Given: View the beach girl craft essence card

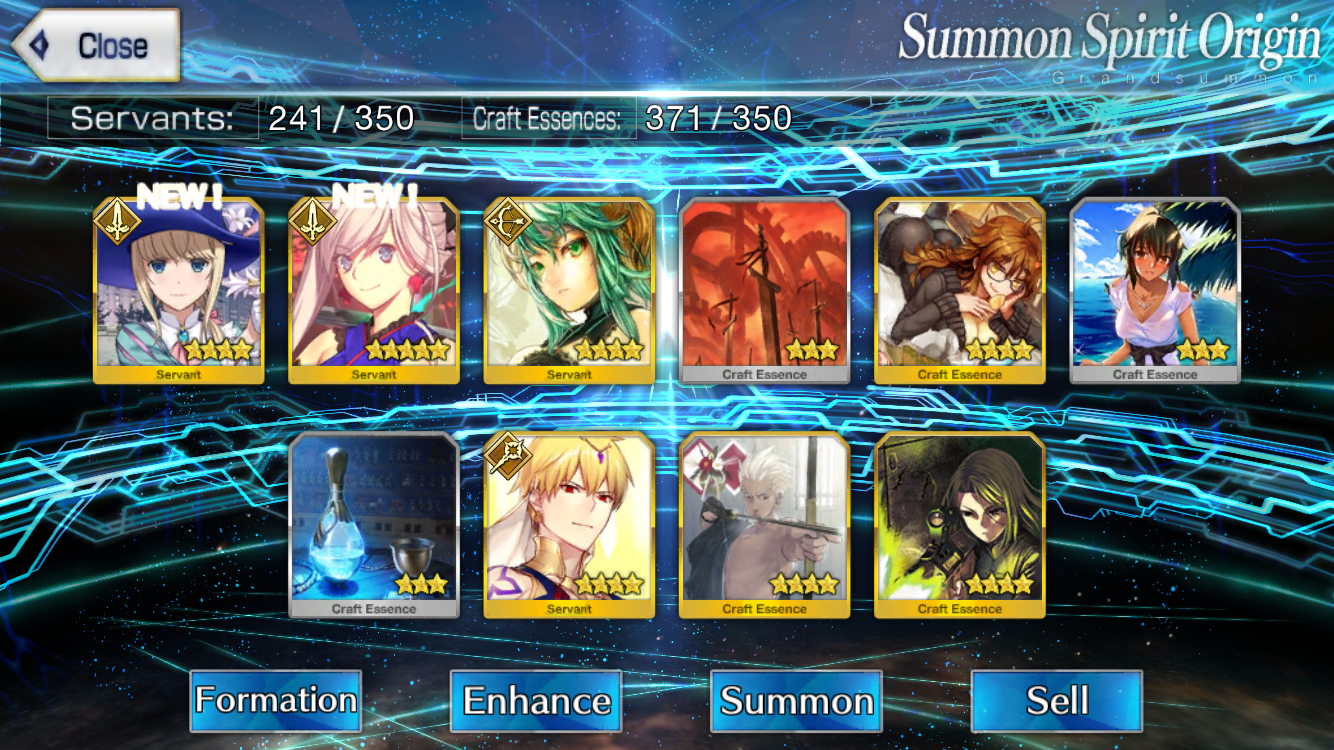Looking at the screenshot, I should [x=1155, y=290].
